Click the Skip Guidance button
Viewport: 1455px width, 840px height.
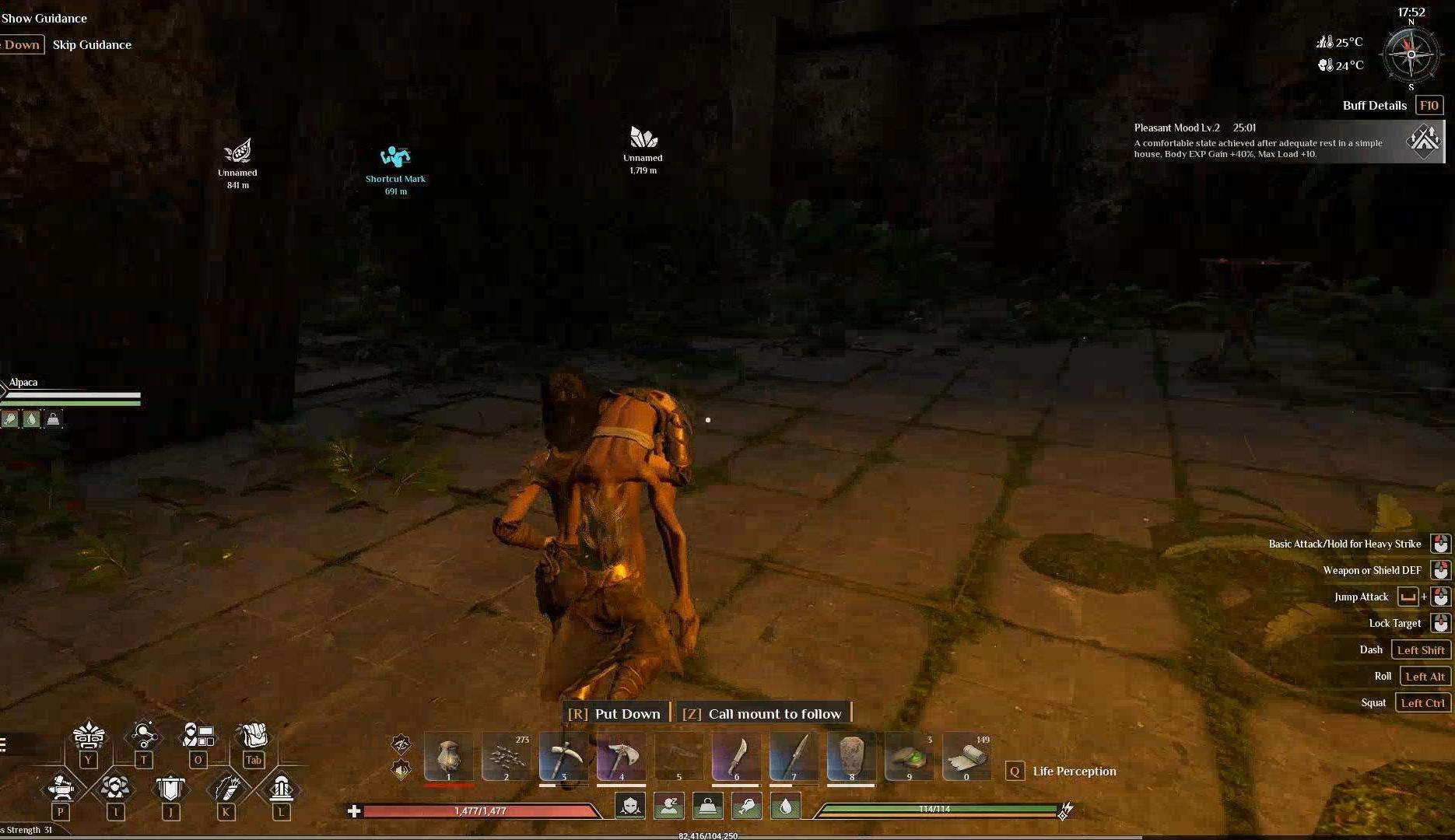[92, 45]
